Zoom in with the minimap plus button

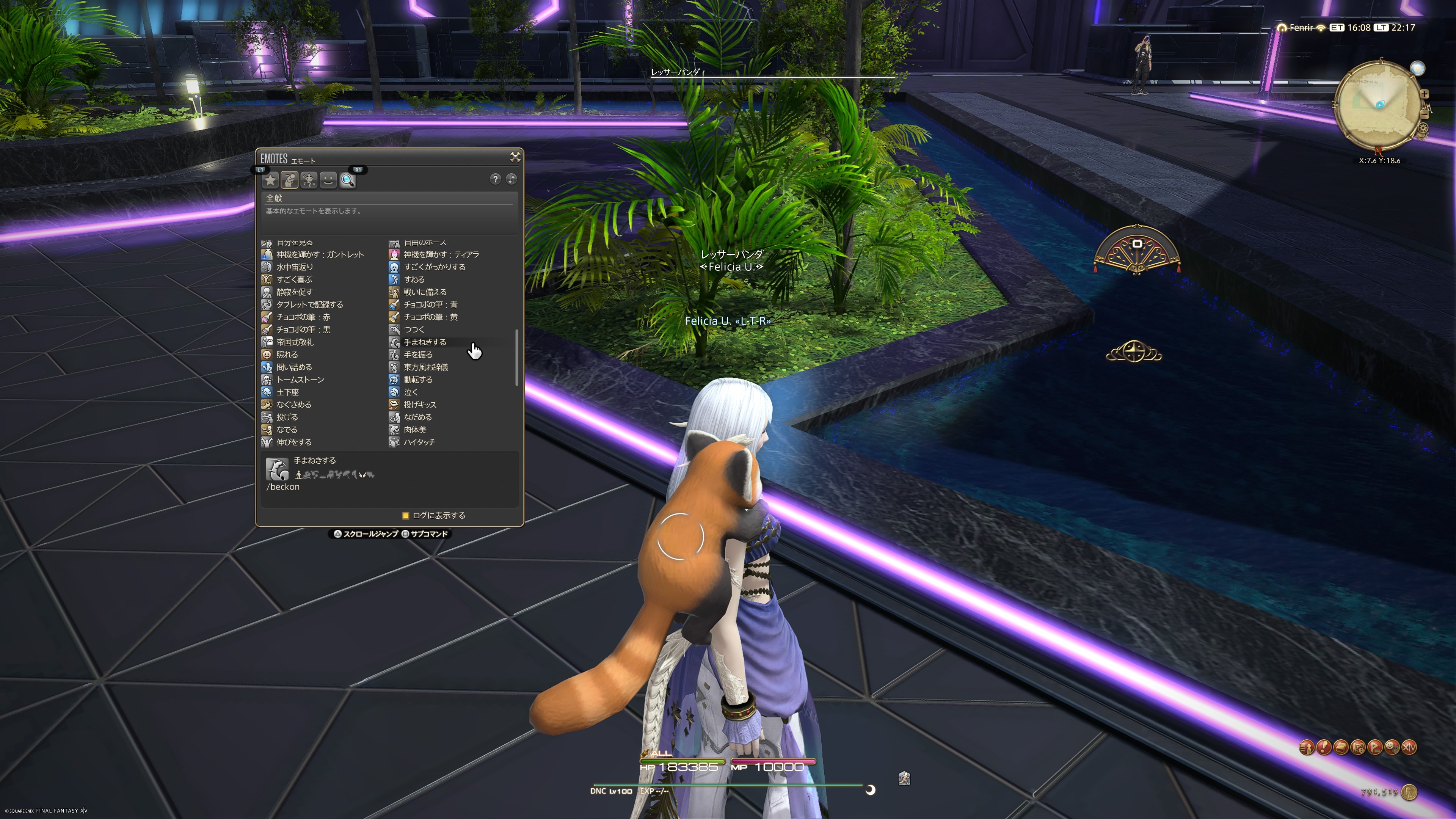pos(1425,94)
